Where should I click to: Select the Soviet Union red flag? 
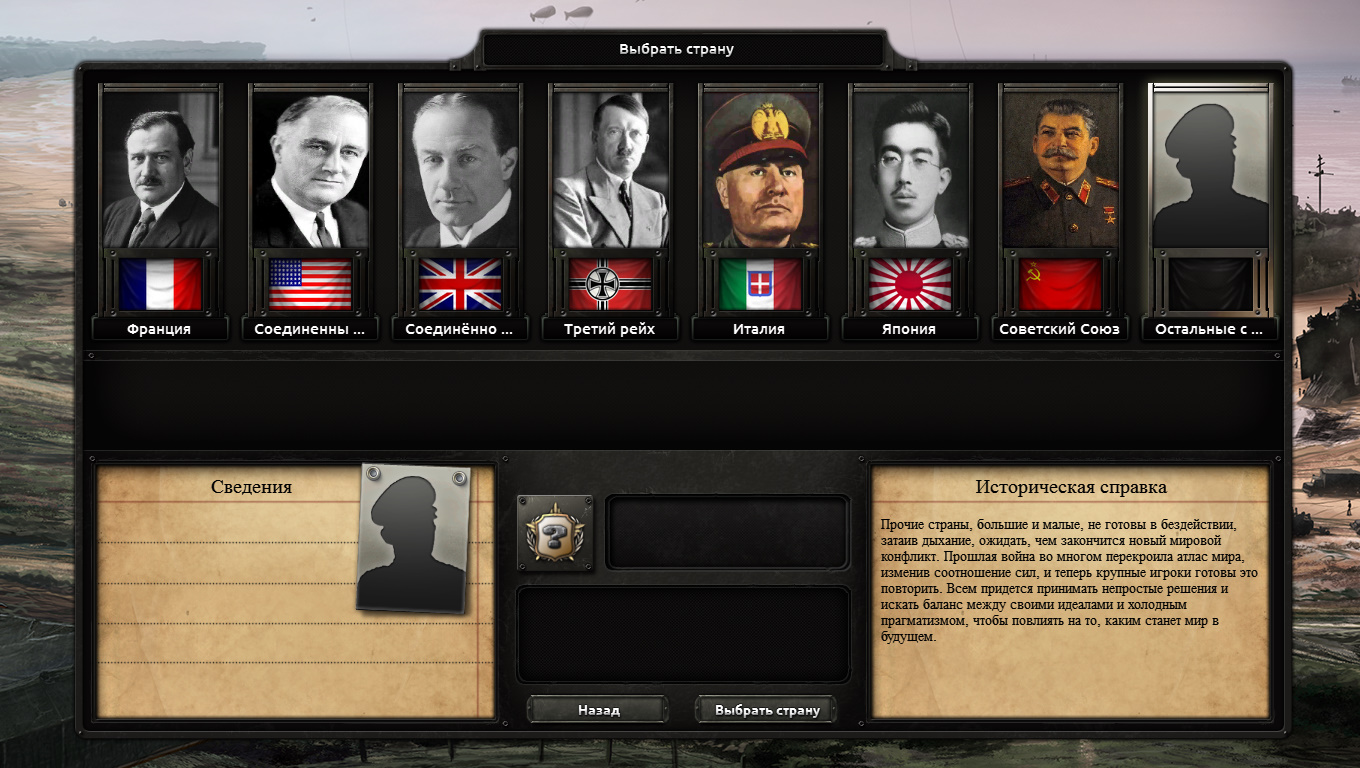[x=1059, y=283]
